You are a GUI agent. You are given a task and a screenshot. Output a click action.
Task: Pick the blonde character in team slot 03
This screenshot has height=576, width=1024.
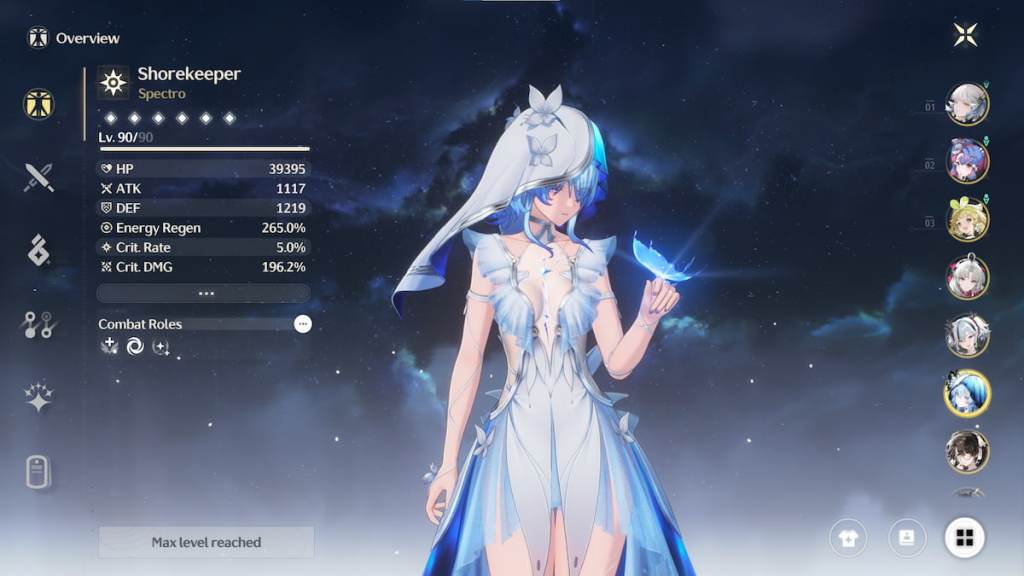967,219
